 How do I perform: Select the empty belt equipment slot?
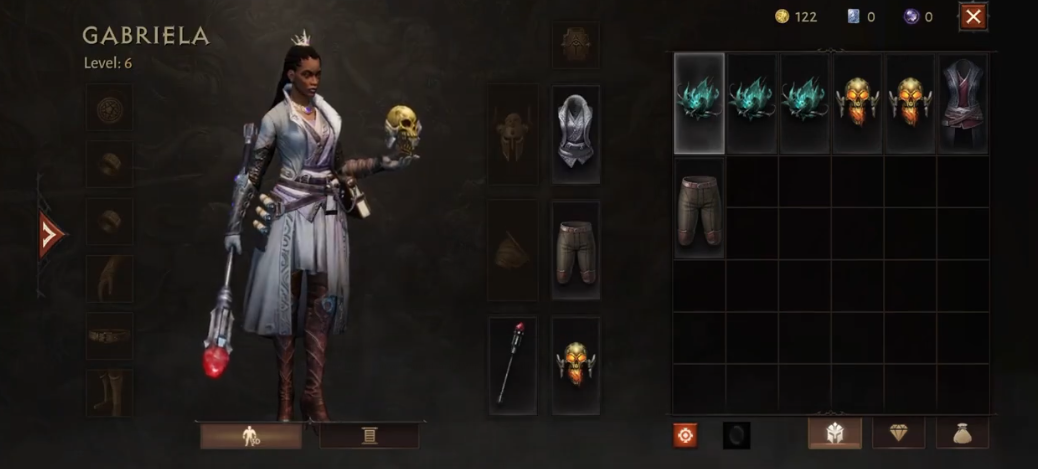[108, 335]
